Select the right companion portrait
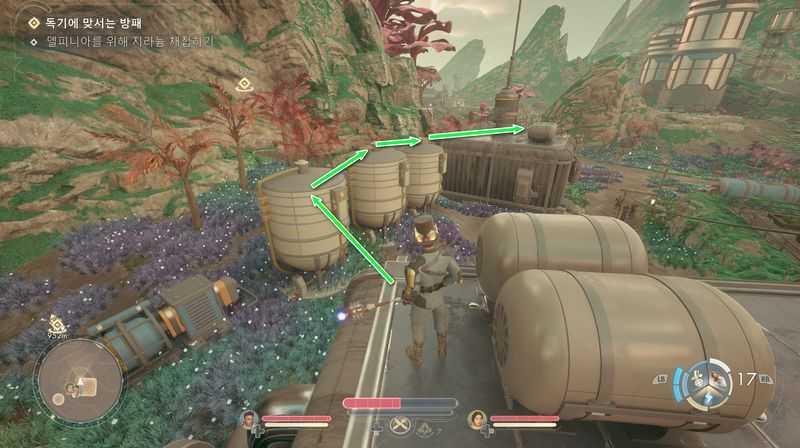The width and height of the screenshot is (800, 448). point(476,418)
